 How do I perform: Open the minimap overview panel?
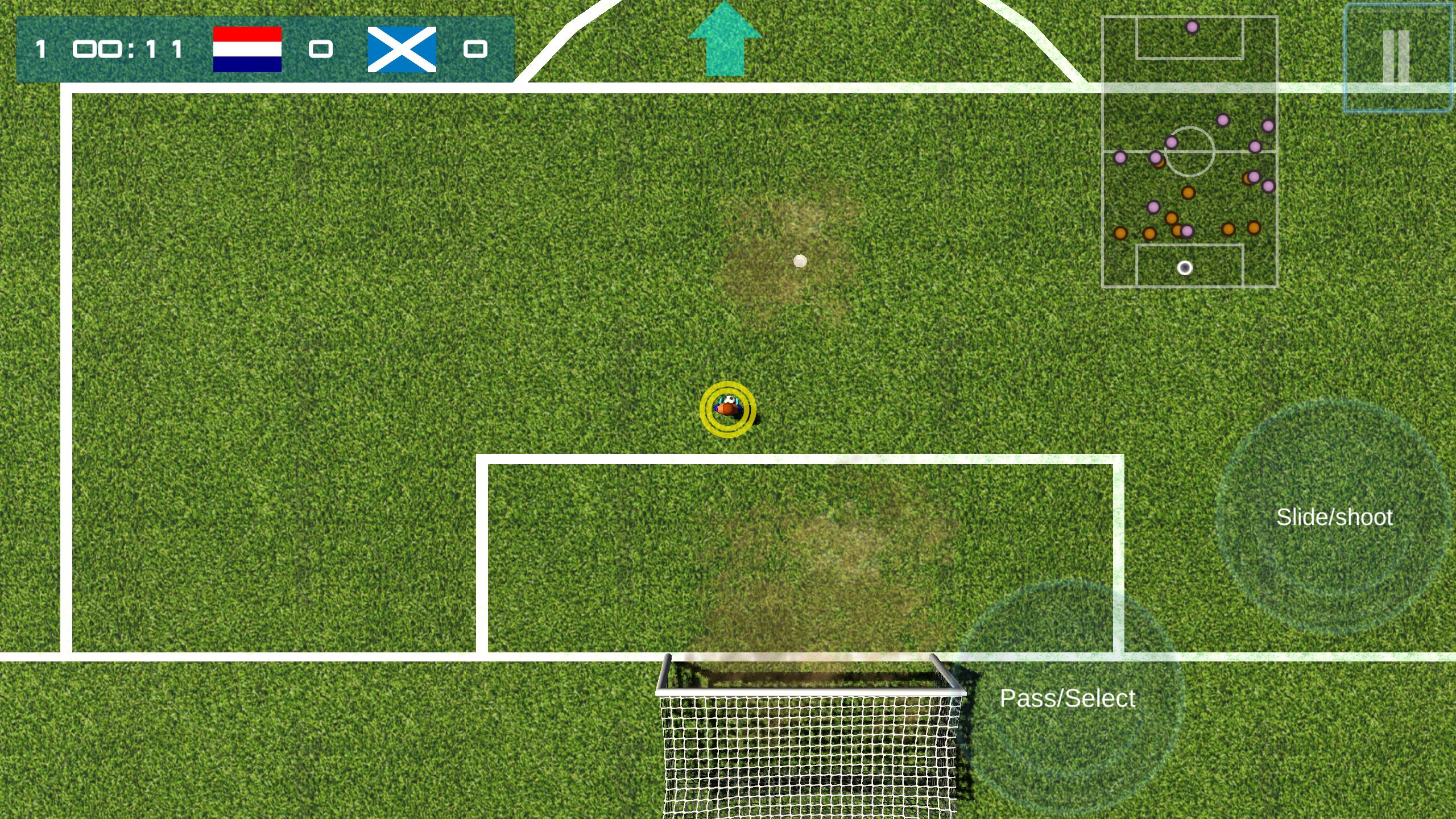click(1189, 152)
